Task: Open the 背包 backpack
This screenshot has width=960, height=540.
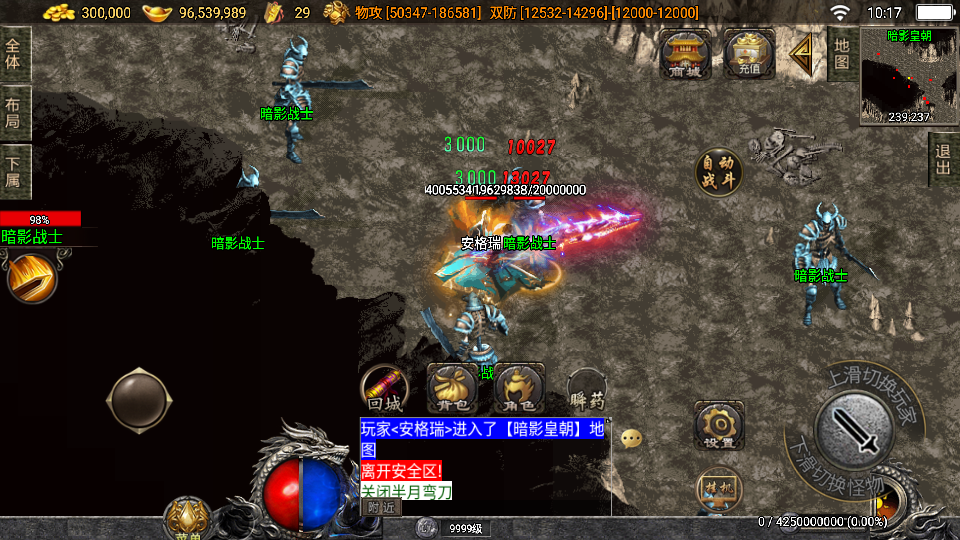Action: [x=451, y=388]
